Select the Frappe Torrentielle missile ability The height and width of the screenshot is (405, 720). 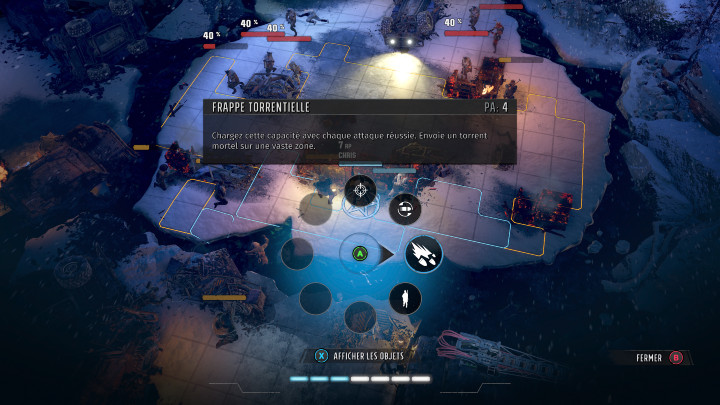click(x=423, y=253)
